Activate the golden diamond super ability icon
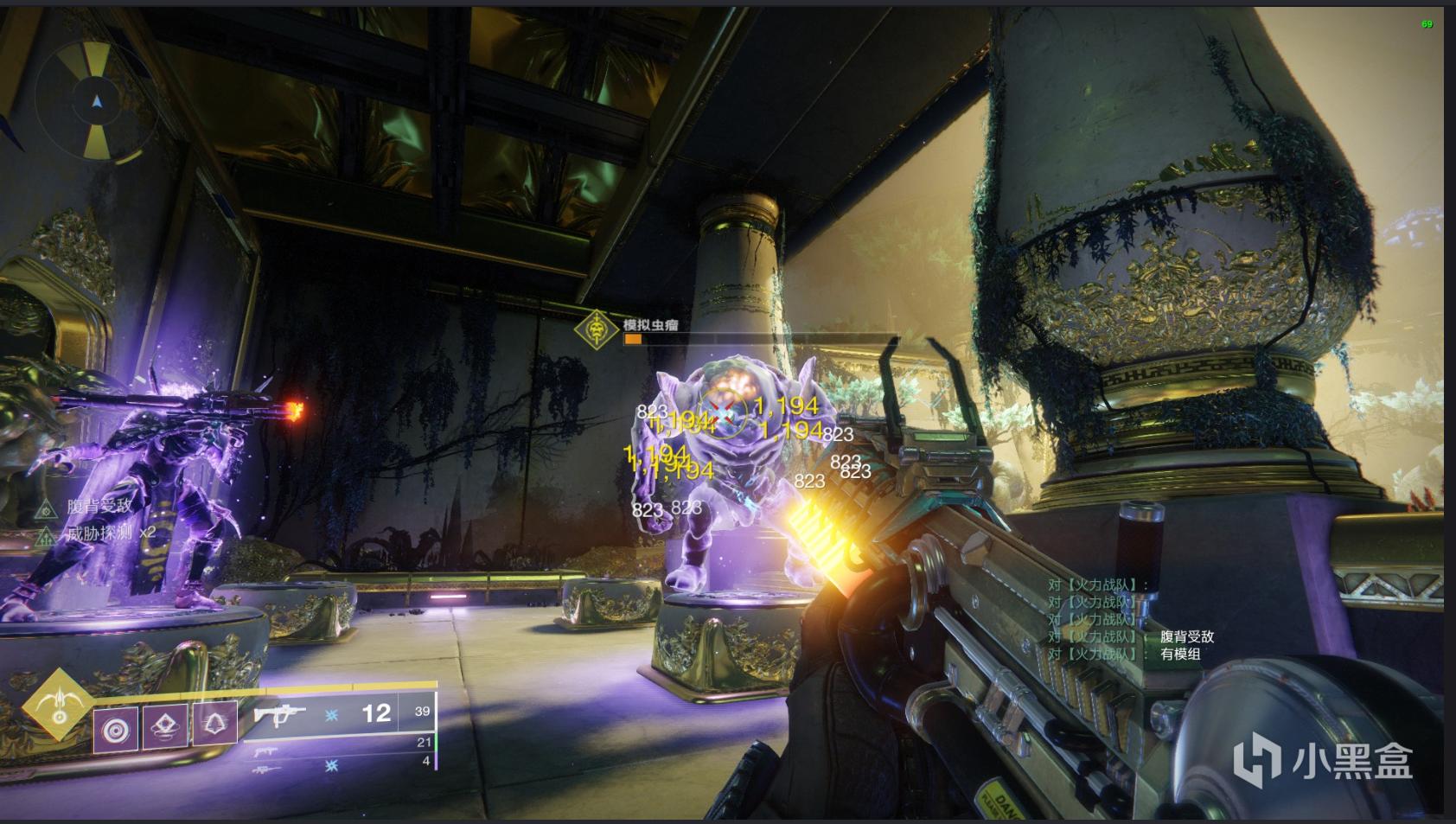This screenshot has width=1456, height=824. click(59, 704)
